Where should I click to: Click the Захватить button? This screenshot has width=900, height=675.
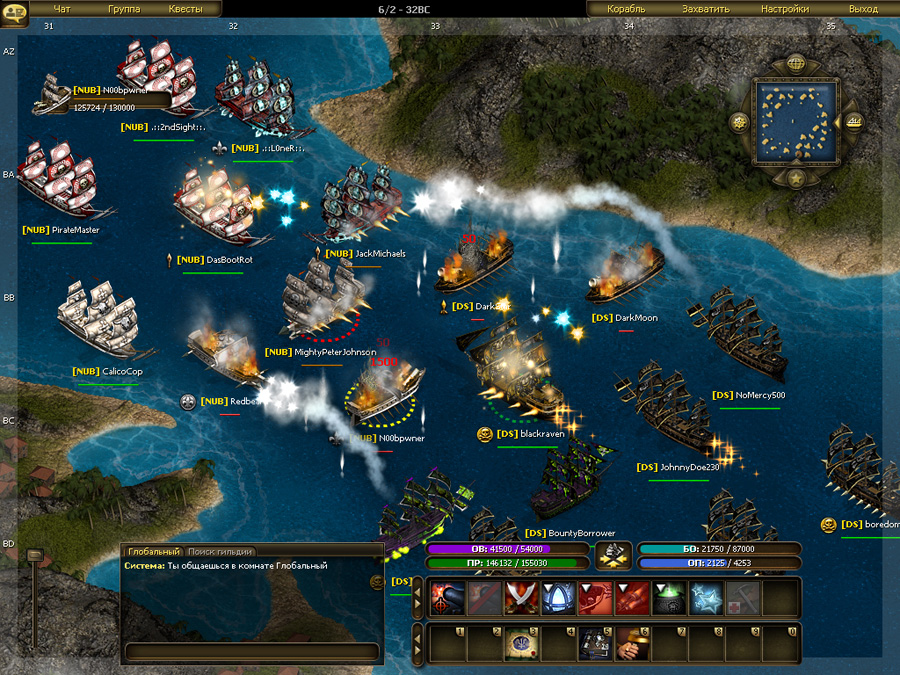click(706, 9)
